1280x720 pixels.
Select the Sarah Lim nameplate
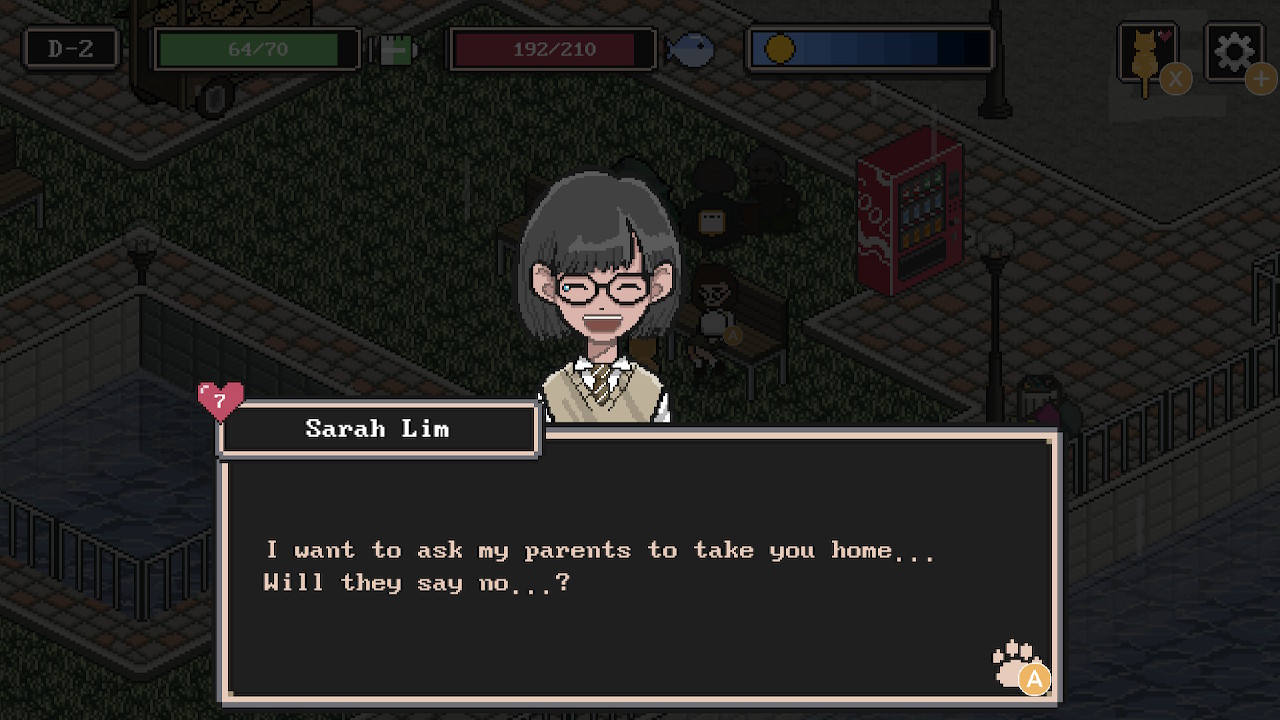click(x=378, y=429)
